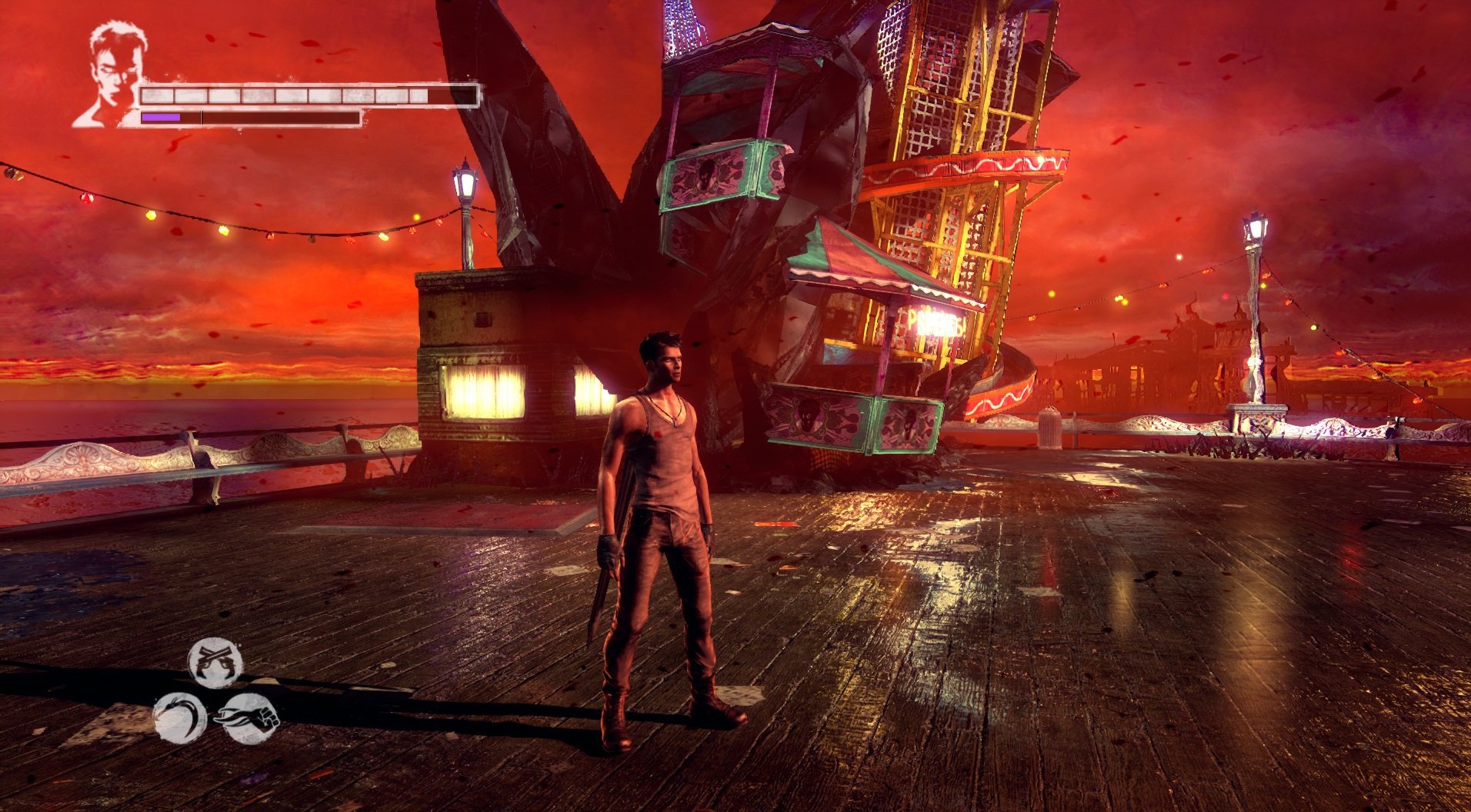The height and width of the screenshot is (812, 1471).
Task: Choose the curved scythe blade weapon icon
Action: [x=180, y=717]
